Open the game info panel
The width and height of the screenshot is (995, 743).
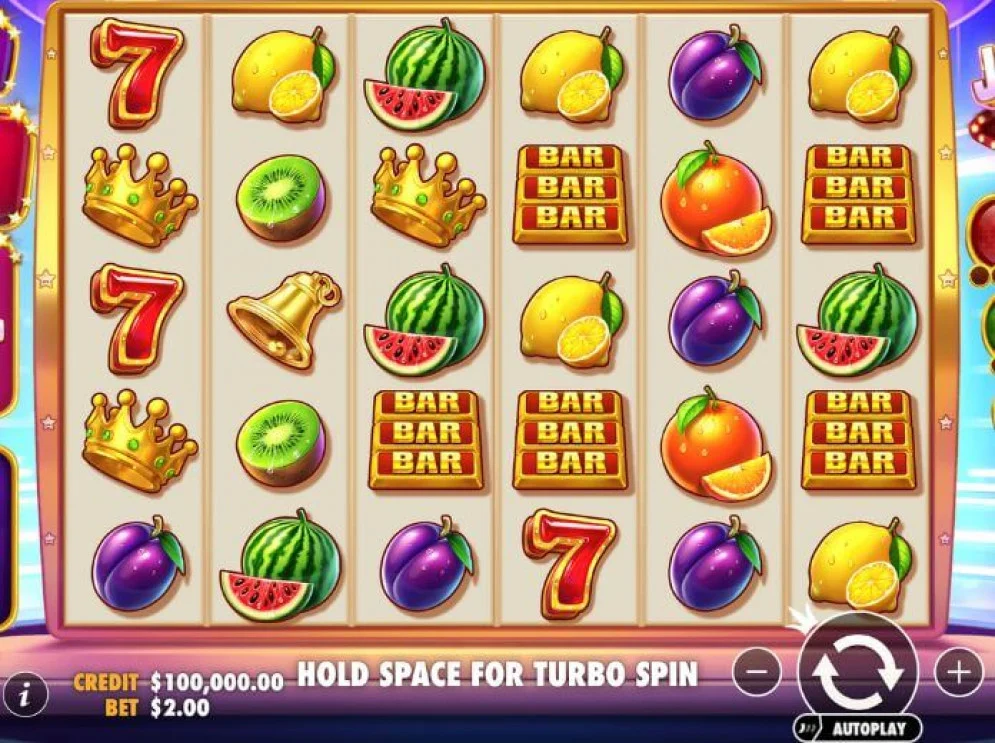click(27, 691)
